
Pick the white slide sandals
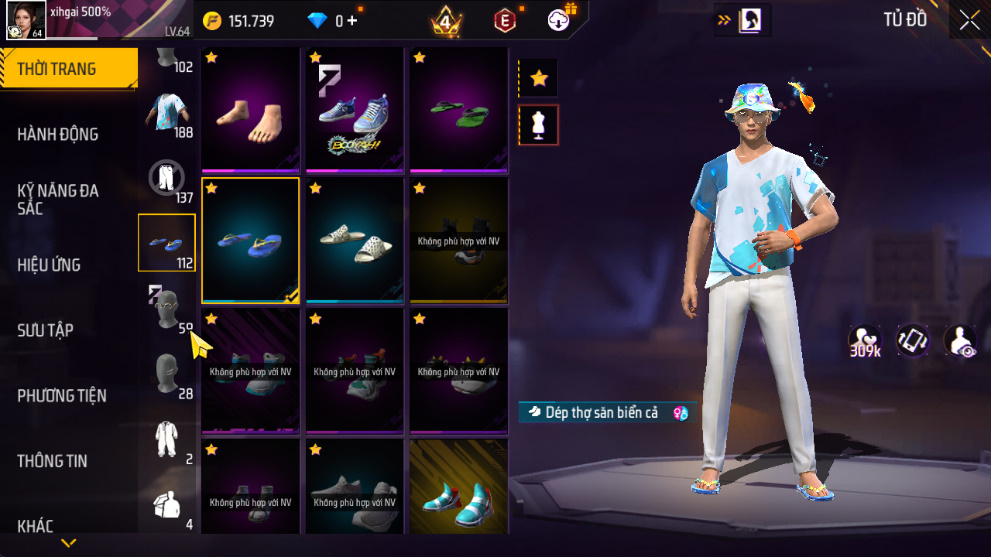tap(355, 241)
